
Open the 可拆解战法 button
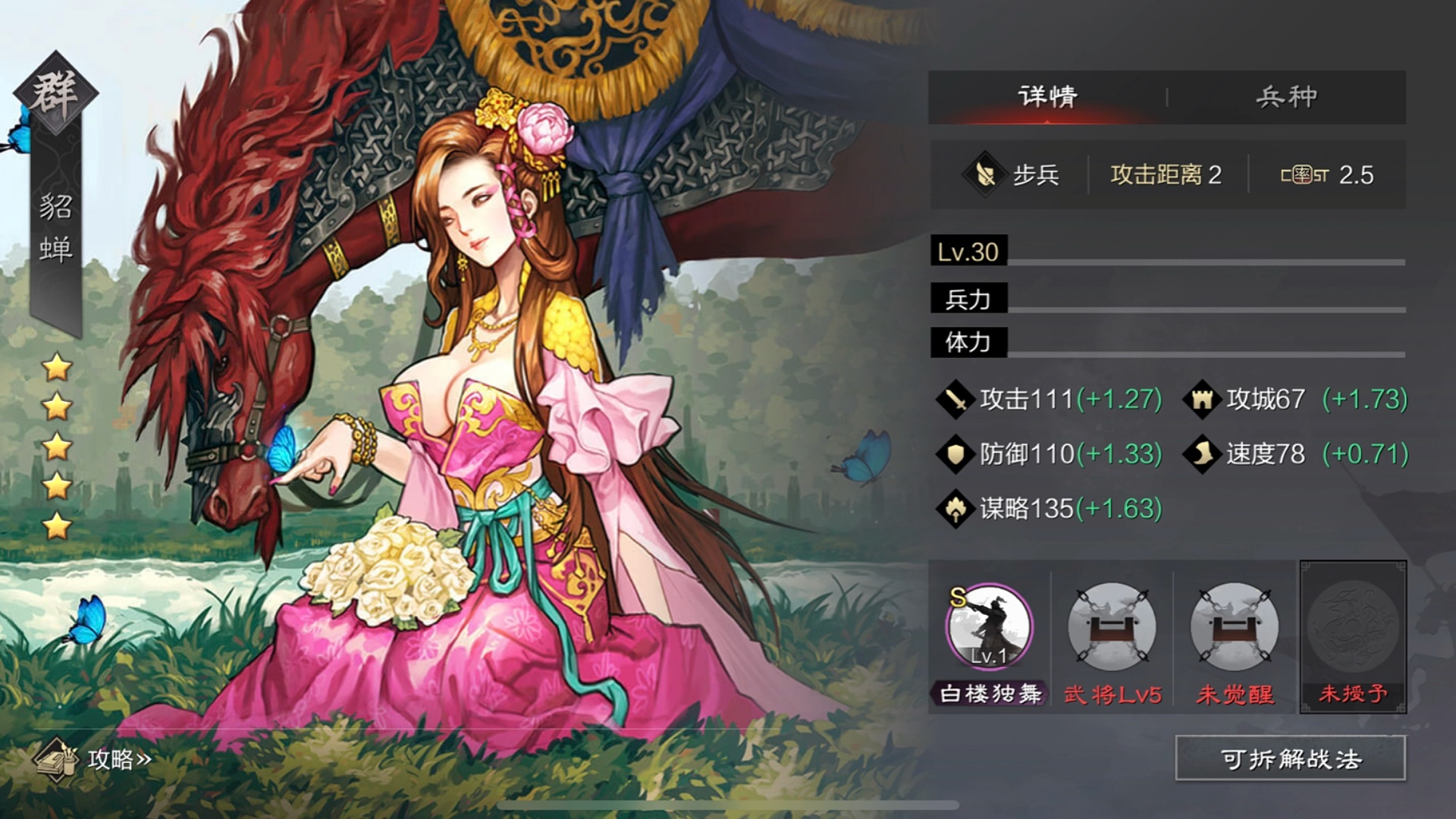pos(1290,758)
